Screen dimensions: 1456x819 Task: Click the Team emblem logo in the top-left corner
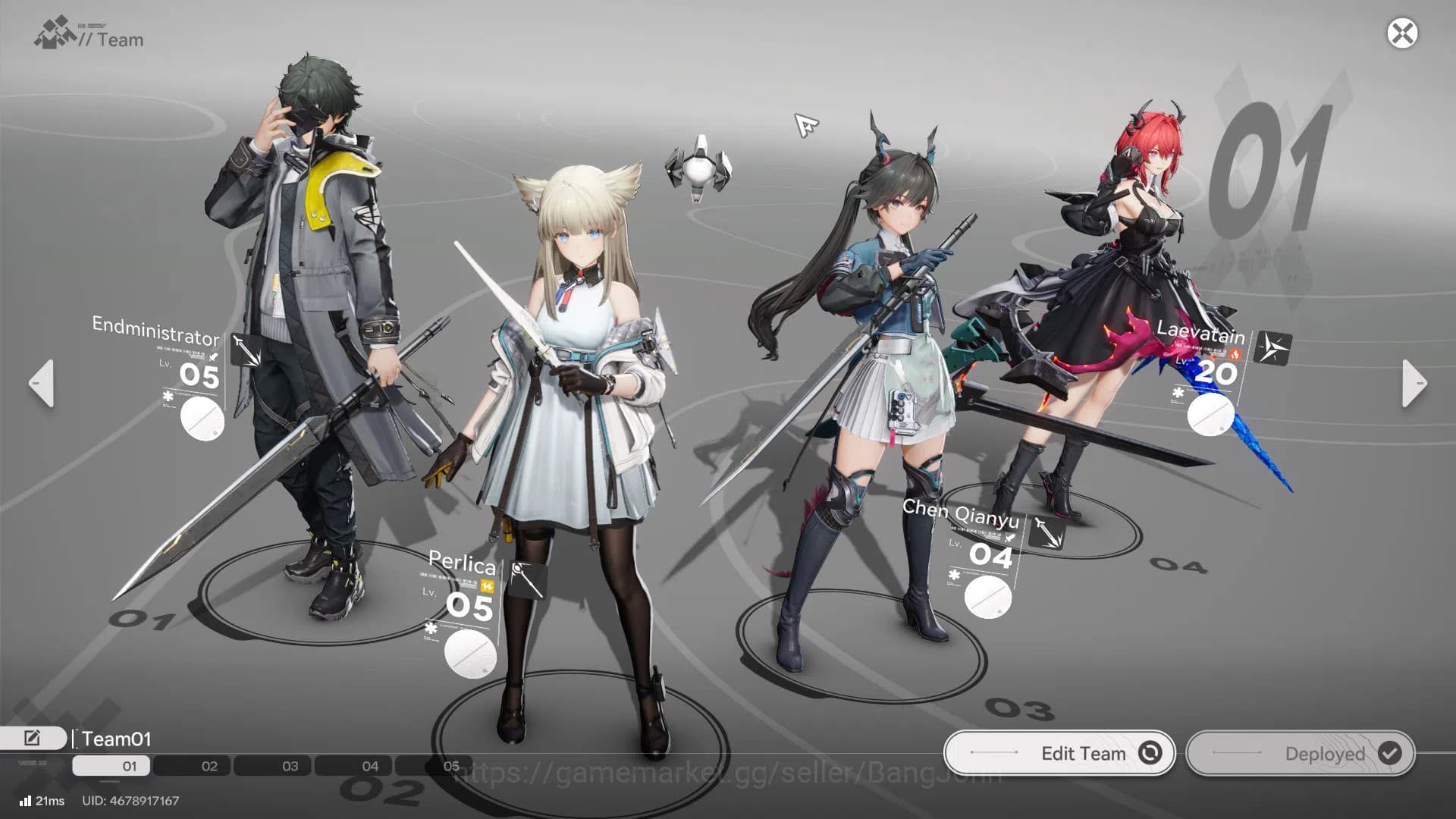(52, 32)
